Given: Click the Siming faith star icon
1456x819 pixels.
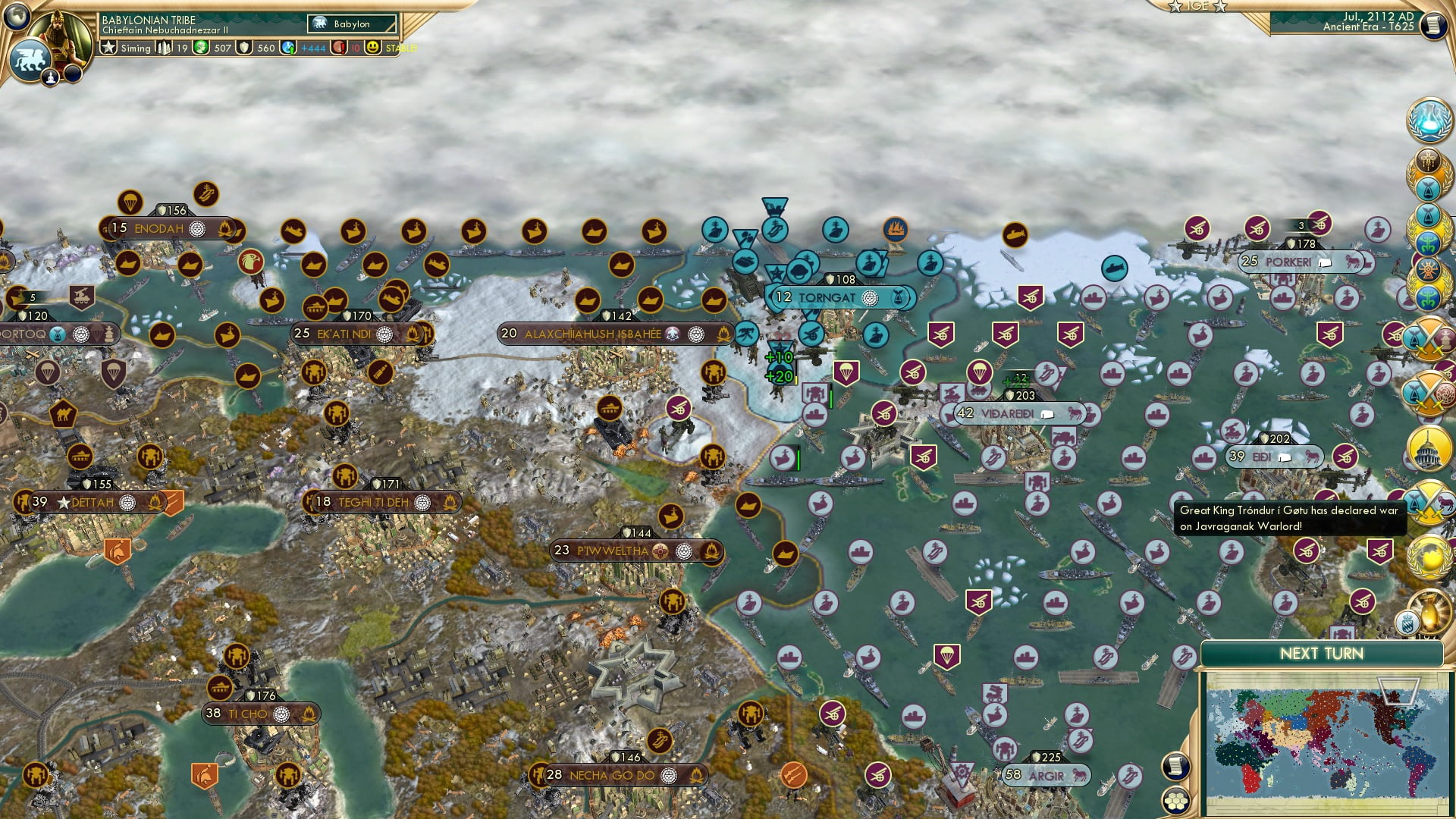Looking at the screenshot, I should click(108, 48).
